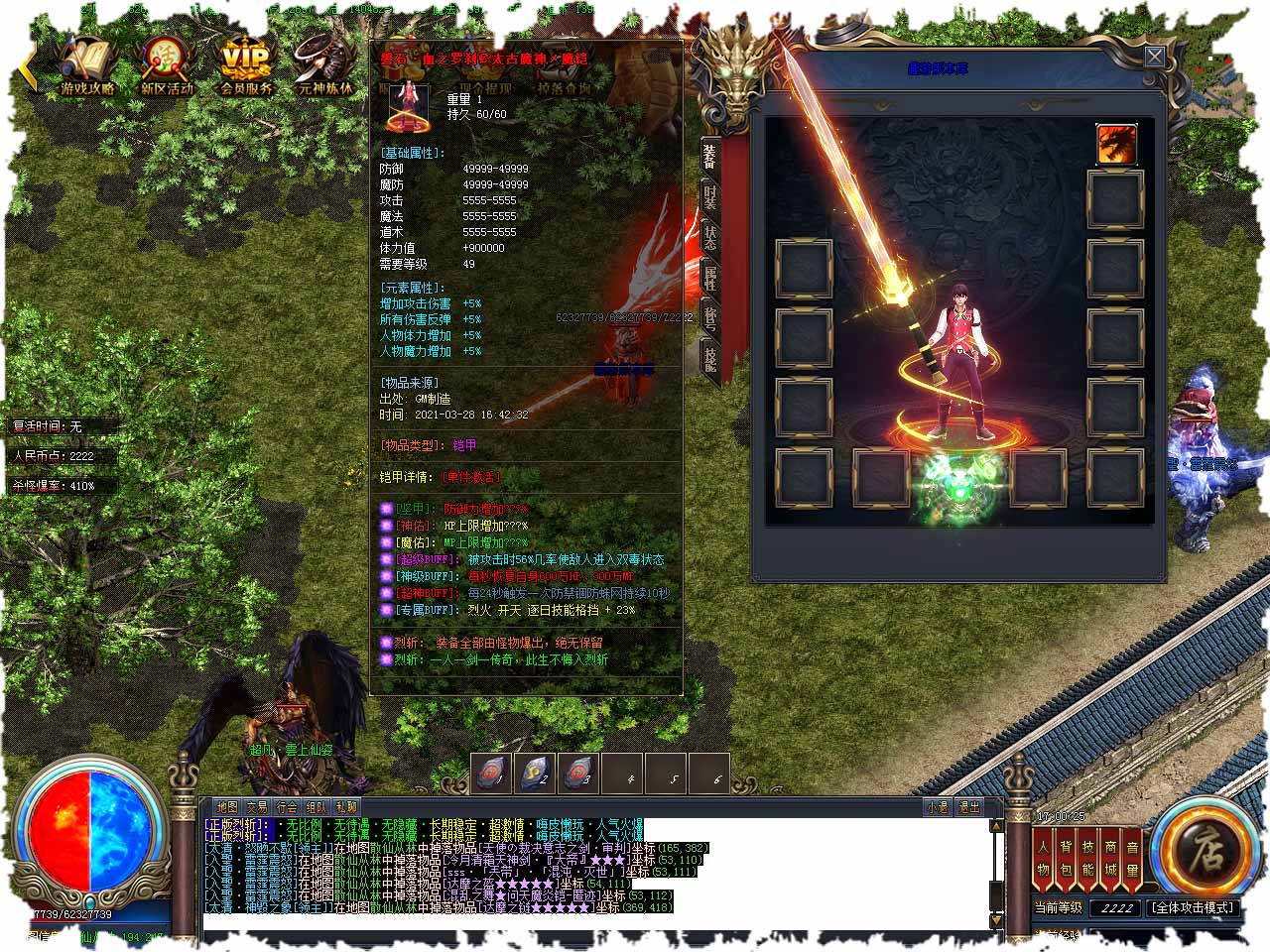Select the 交易 trade chat tab
The height and width of the screenshot is (952, 1270).
coord(257,807)
